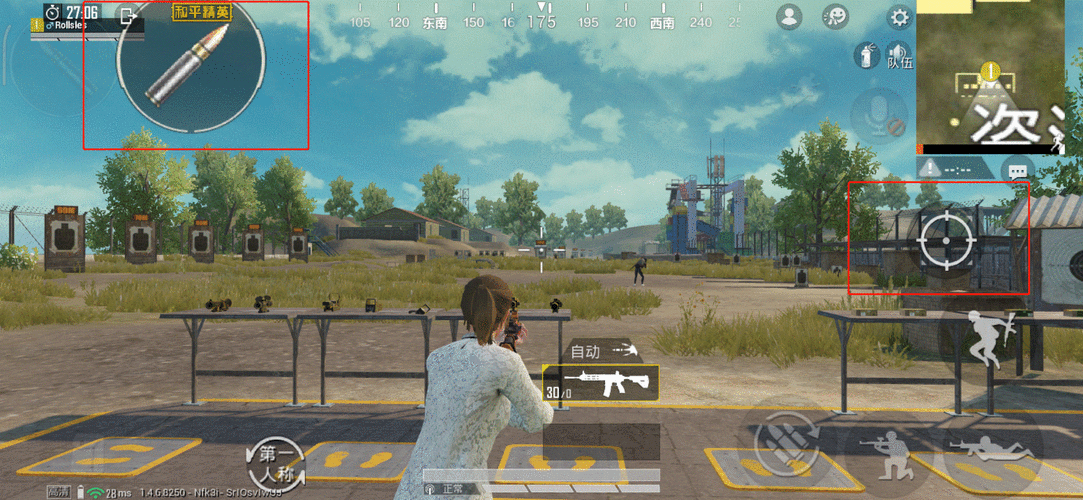Switch the 队伍 team speaker channel

click(900, 55)
